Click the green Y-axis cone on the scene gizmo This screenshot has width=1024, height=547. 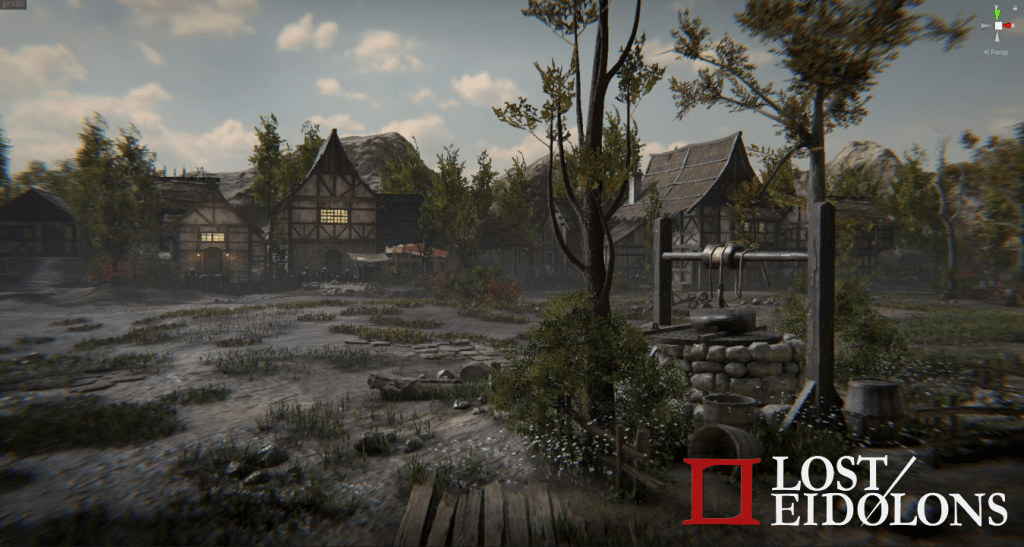(x=997, y=12)
